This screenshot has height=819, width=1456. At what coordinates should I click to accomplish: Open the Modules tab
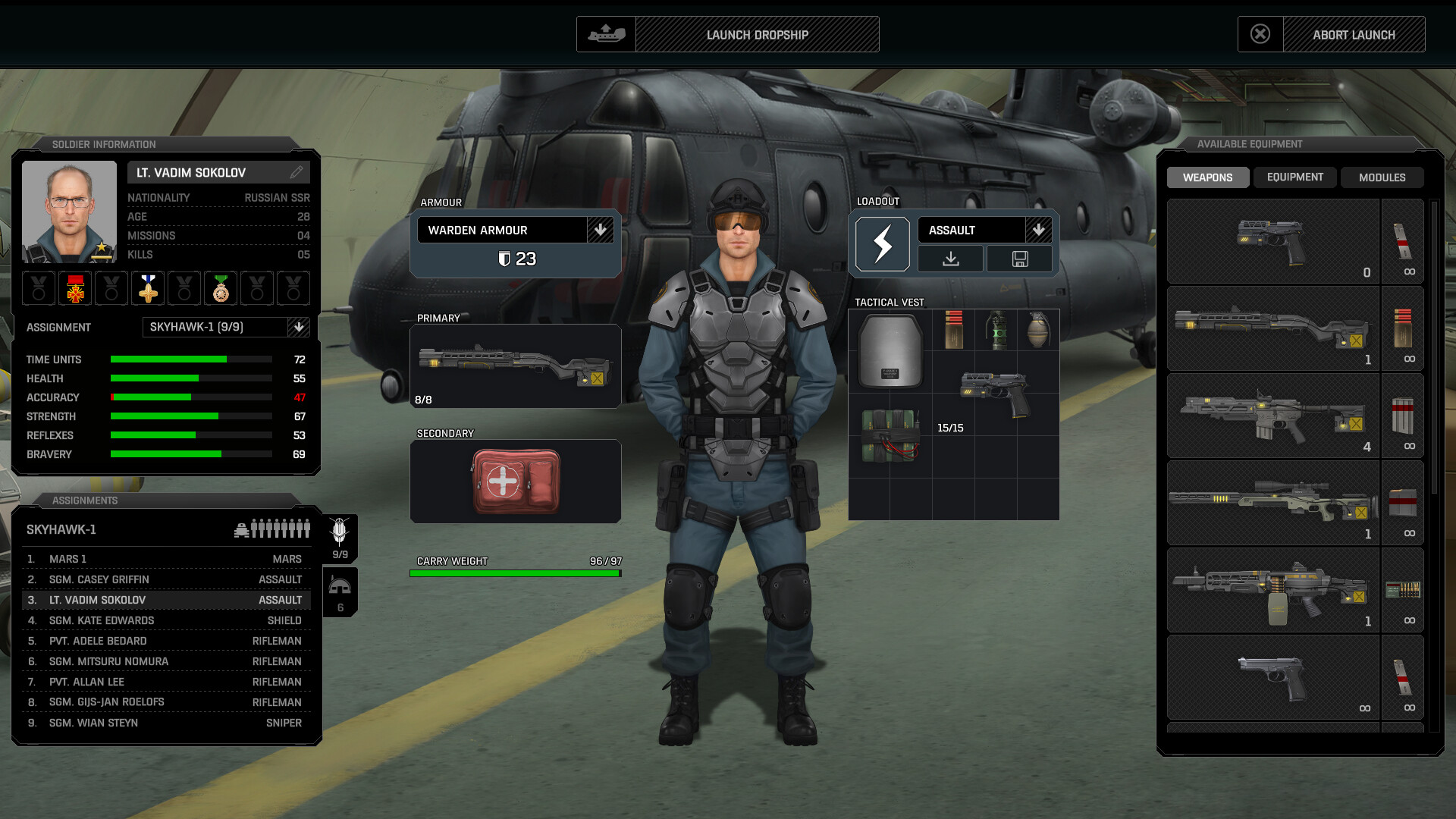1382,177
